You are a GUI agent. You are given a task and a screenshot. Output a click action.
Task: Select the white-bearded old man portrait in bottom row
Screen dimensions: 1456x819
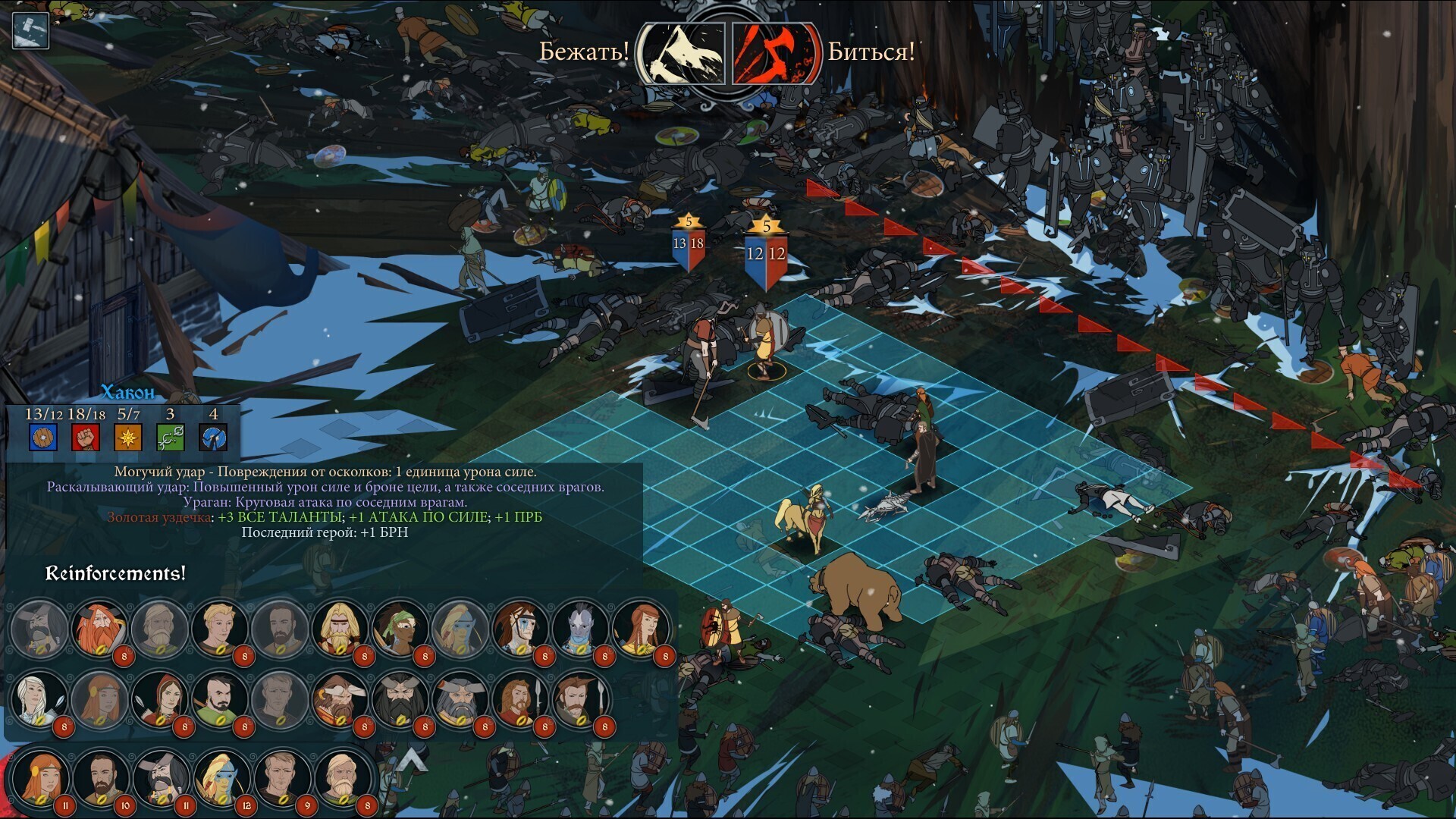(x=342, y=779)
